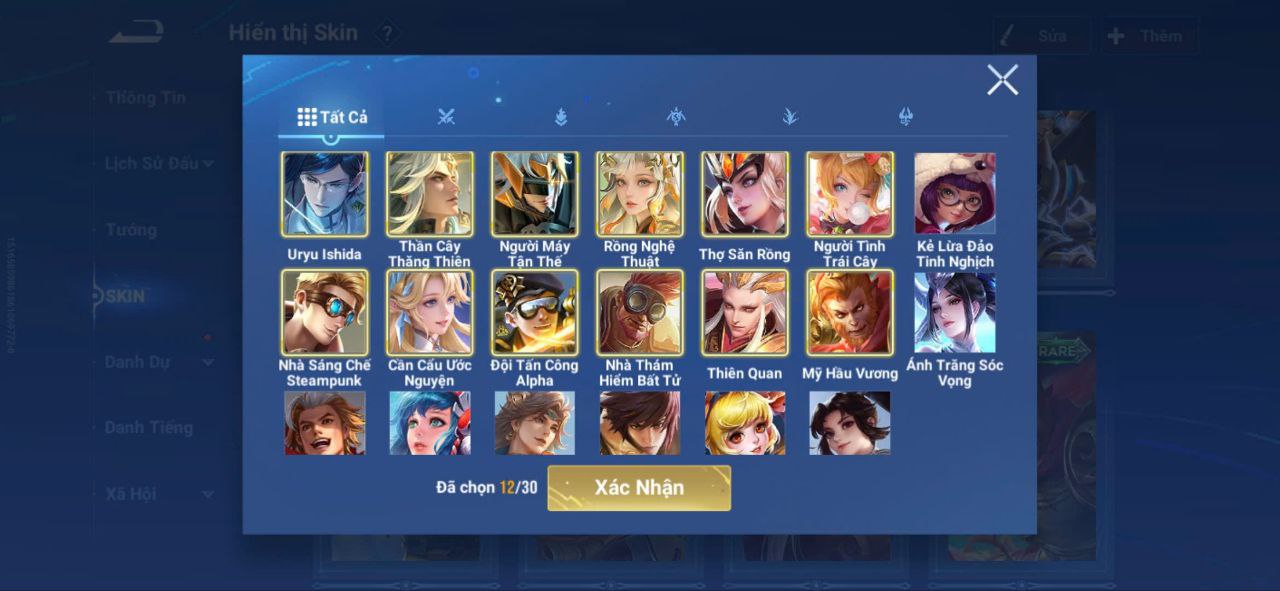Open the Thêm button
This screenshot has width=1280, height=591.
(1149, 36)
